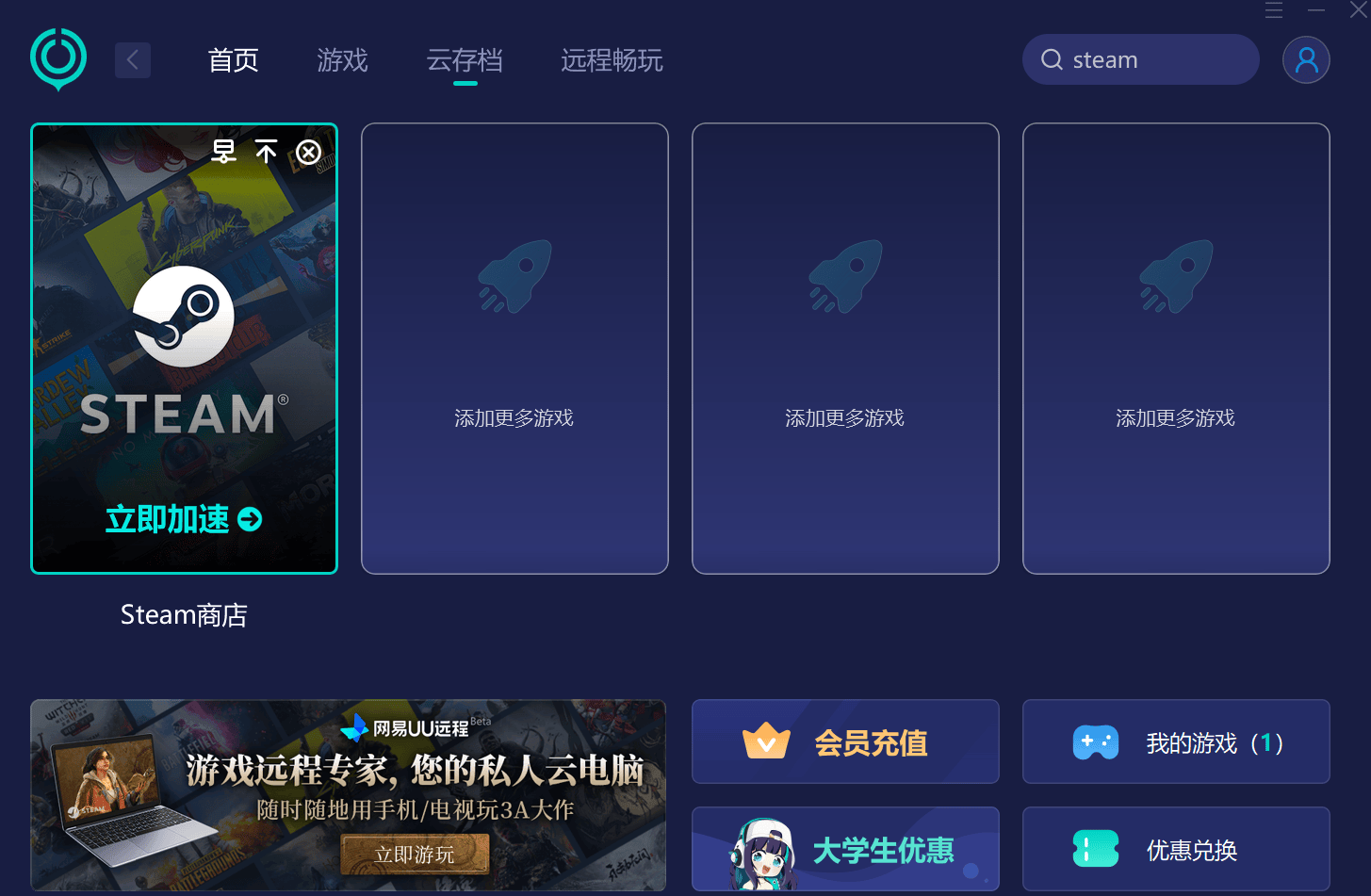This screenshot has height=896, width=1371.
Task: Click 立即游玩 in the UU远程 banner
Action: point(415,854)
